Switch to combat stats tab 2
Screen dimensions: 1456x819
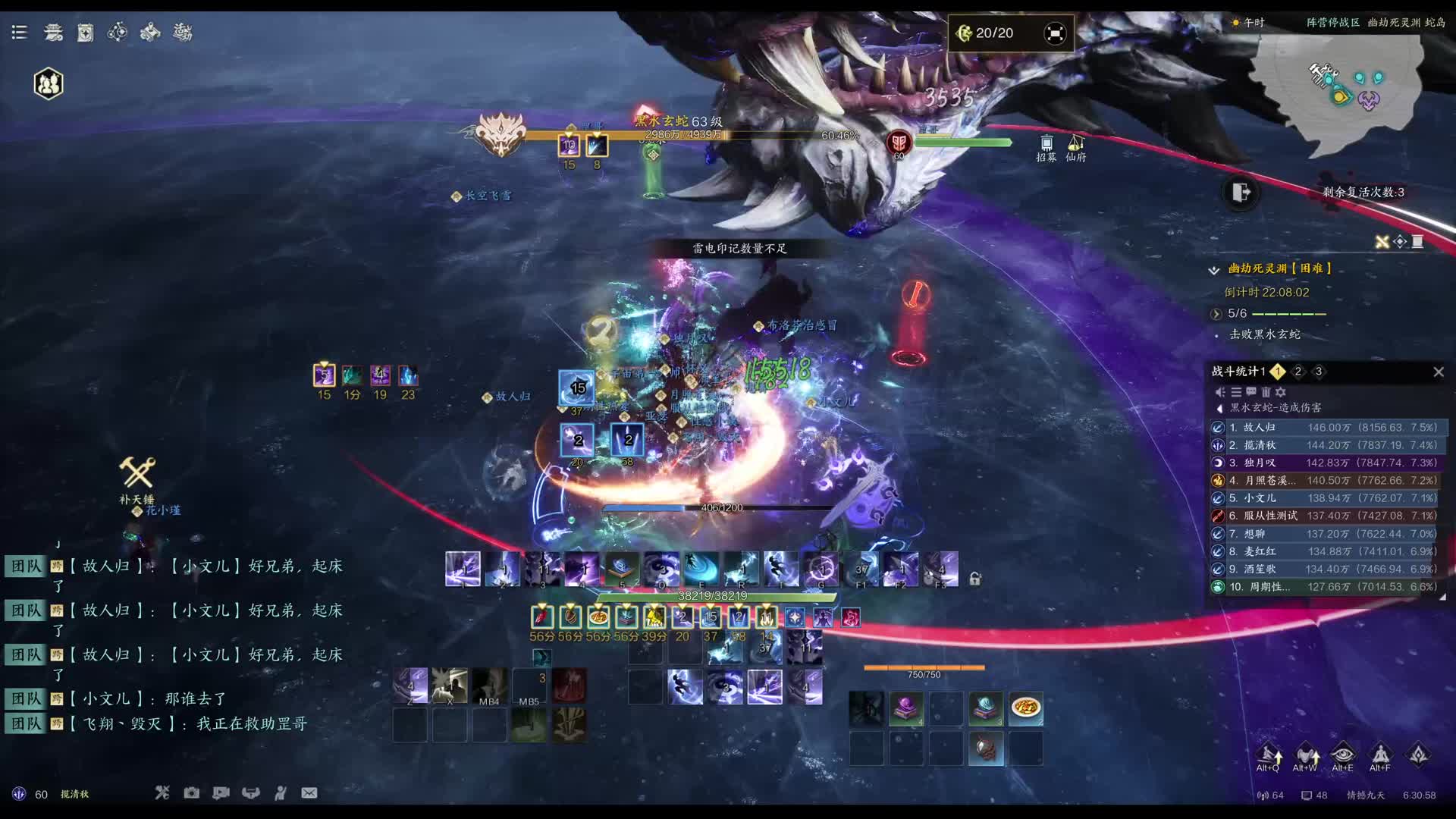[1298, 372]
